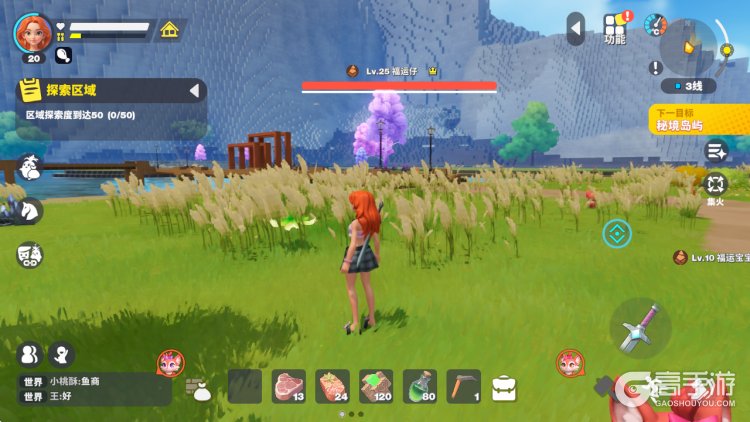Viewport: 750px width, 422px height.
Task: Select the green block slot with 120
Action: click(377, 385)
